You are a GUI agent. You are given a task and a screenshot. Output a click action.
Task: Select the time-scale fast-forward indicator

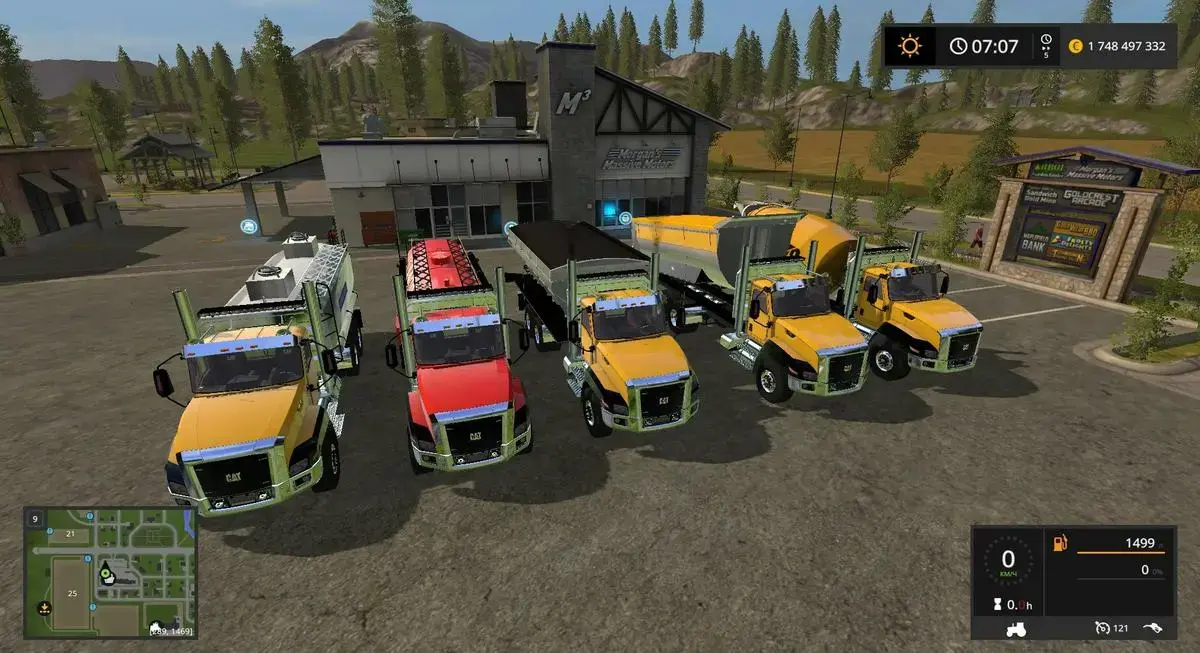(x=1046, y=45)
